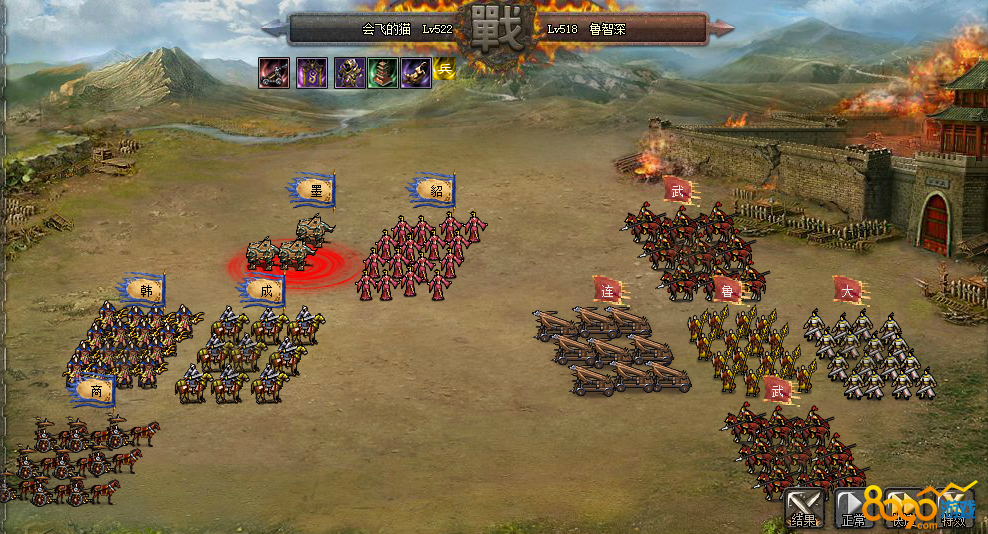The width and height of the screenshot is (988, 534).
Task: Select the golden beast on purple icon
Action: point(416,72)
